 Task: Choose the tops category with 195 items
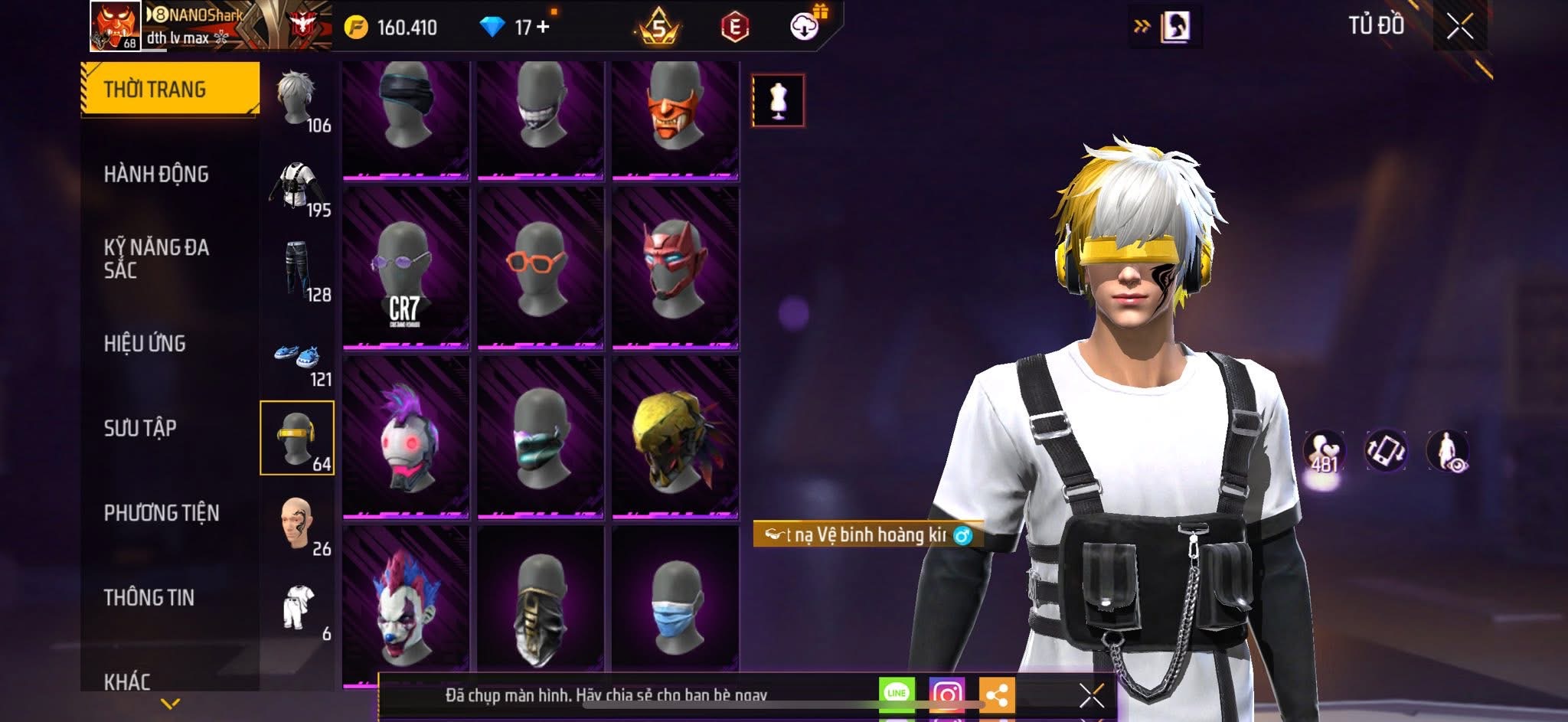(x=298, y=188)
